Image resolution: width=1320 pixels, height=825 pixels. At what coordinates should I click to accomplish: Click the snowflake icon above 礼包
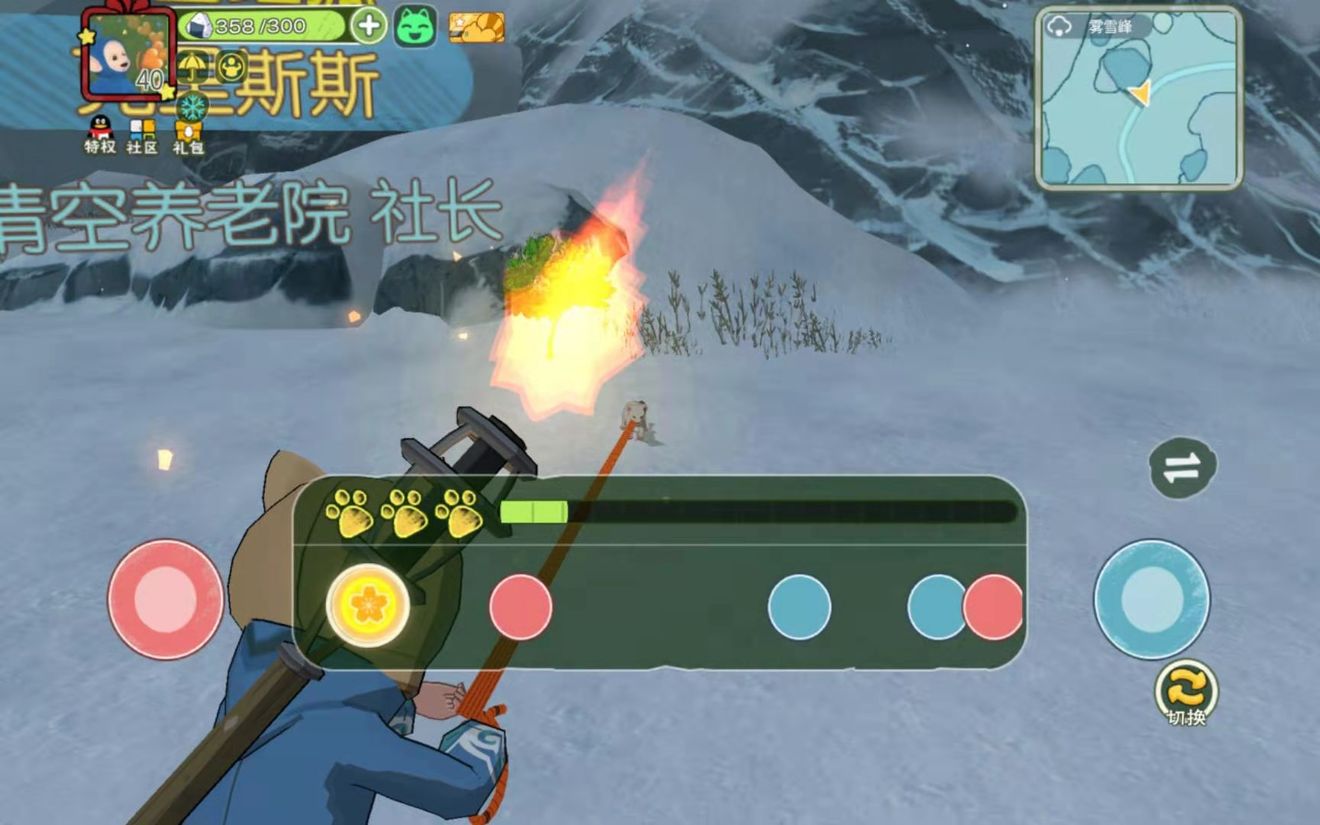point(192,106)
